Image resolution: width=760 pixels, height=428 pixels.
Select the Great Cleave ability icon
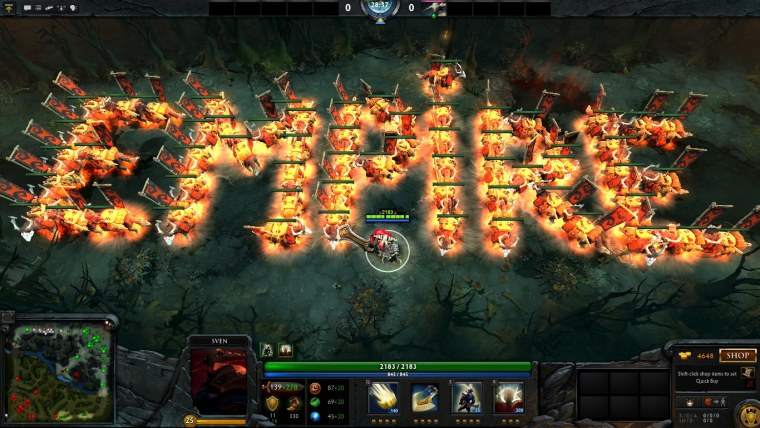pyautogui.click(x=425, y=396)
